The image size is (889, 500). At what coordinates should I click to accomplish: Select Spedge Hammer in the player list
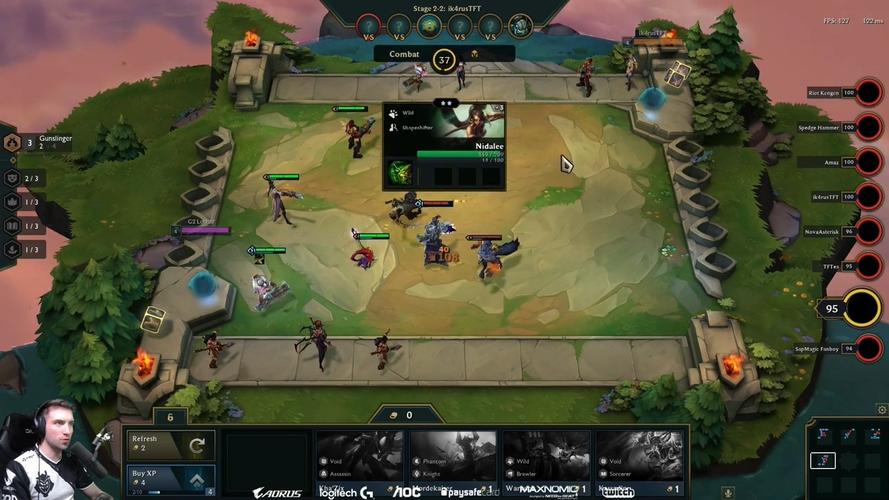pyautogui.click(x=869, y=128)
